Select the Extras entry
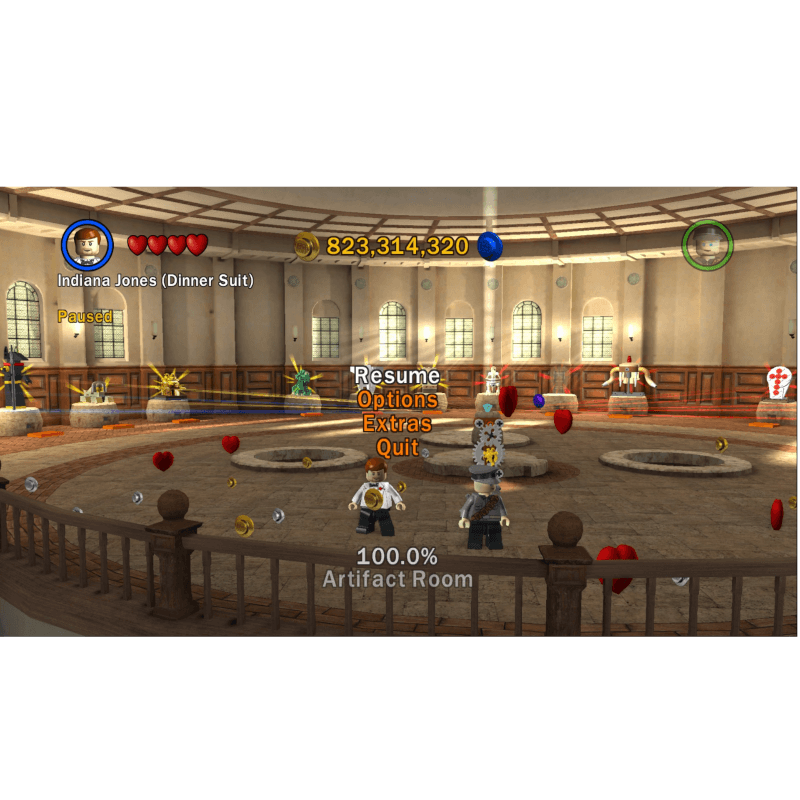800x800 pixels. click(x=397, y=424)
